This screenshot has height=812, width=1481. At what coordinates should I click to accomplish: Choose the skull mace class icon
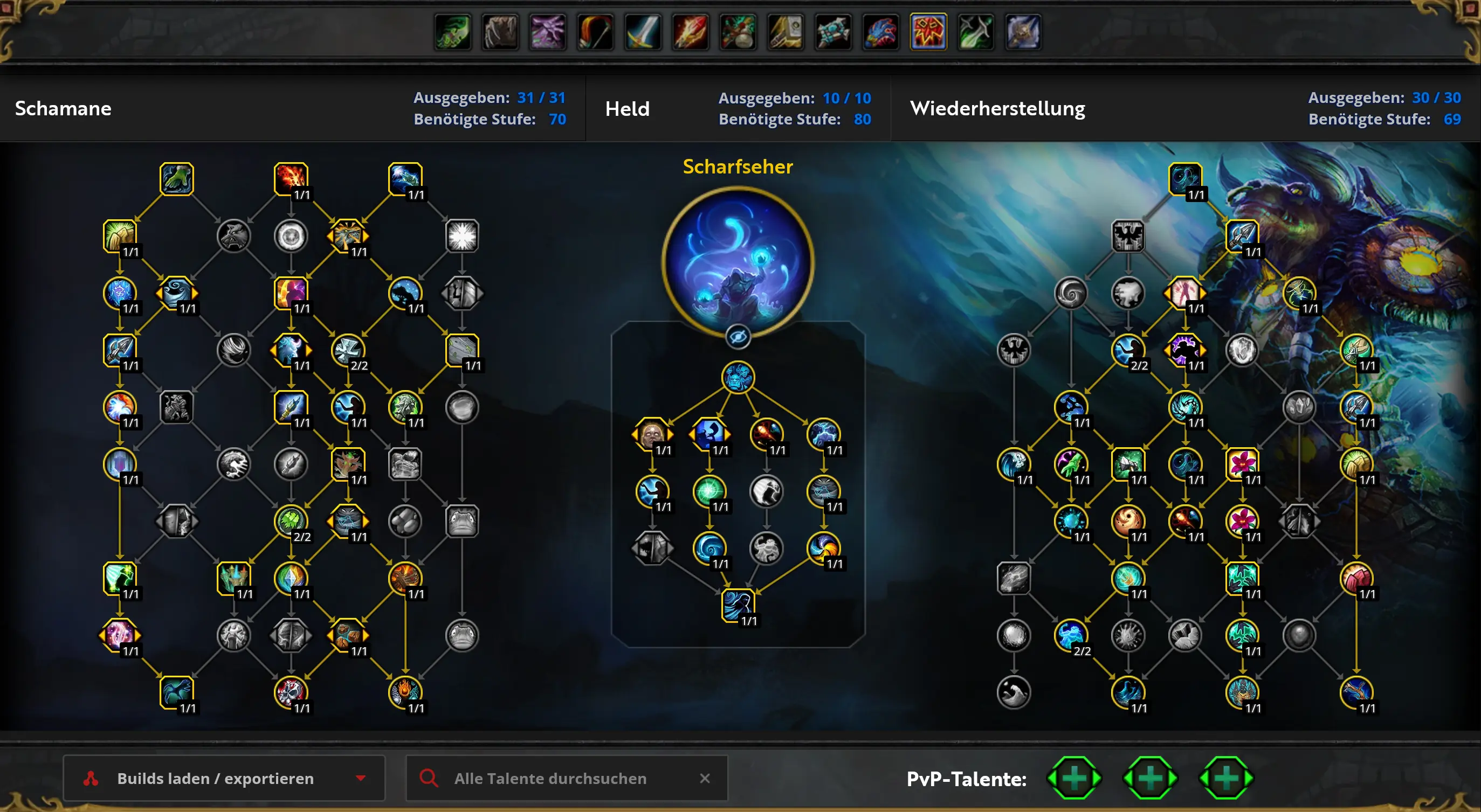(x=1023, y=32)
